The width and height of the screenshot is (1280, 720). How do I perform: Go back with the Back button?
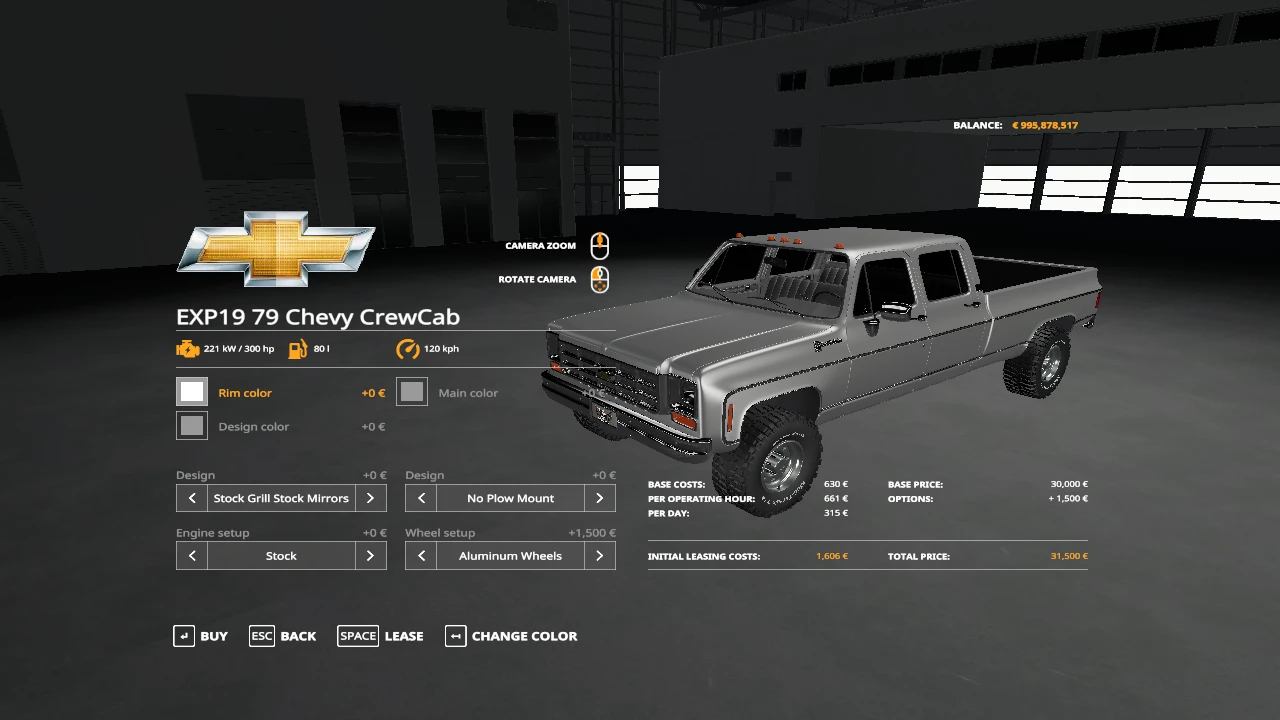[x=283, y=636]
